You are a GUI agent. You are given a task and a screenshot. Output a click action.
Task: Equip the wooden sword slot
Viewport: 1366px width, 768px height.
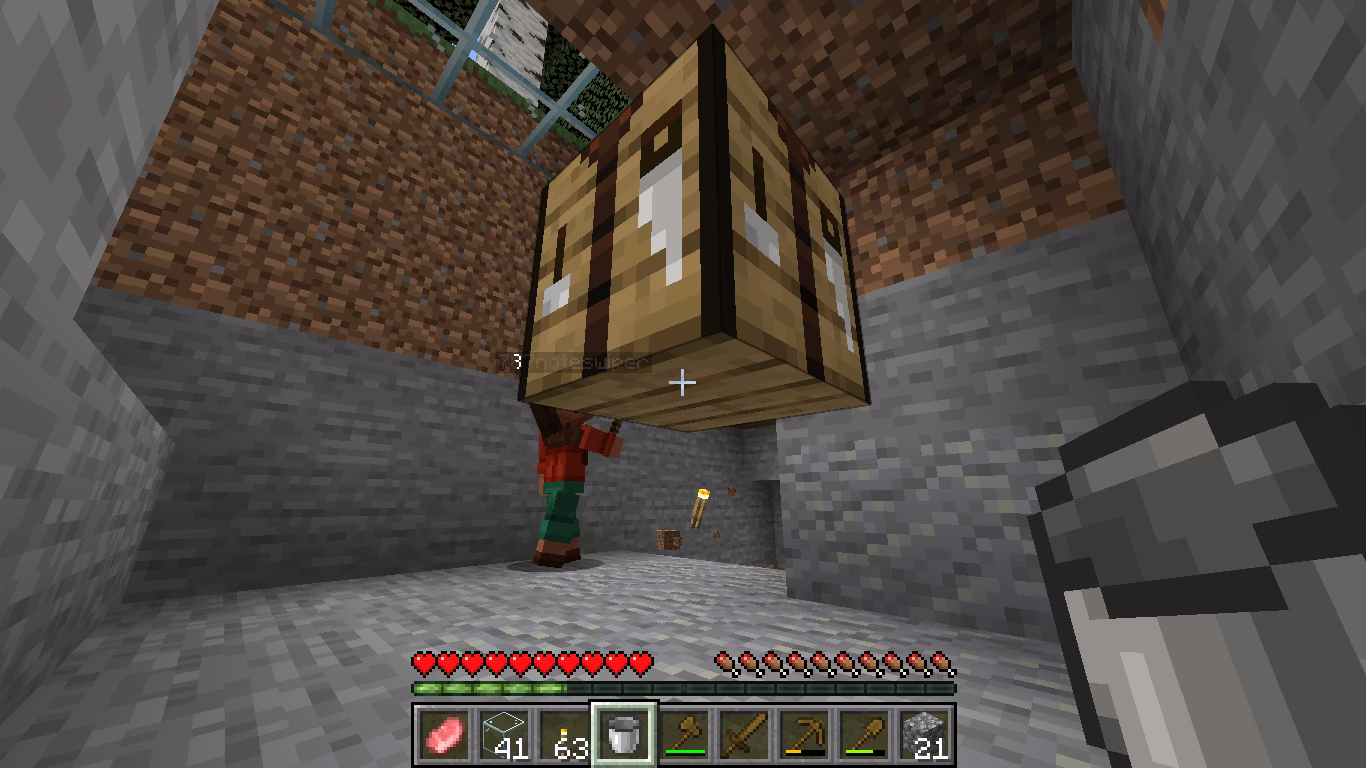(744, 735)
